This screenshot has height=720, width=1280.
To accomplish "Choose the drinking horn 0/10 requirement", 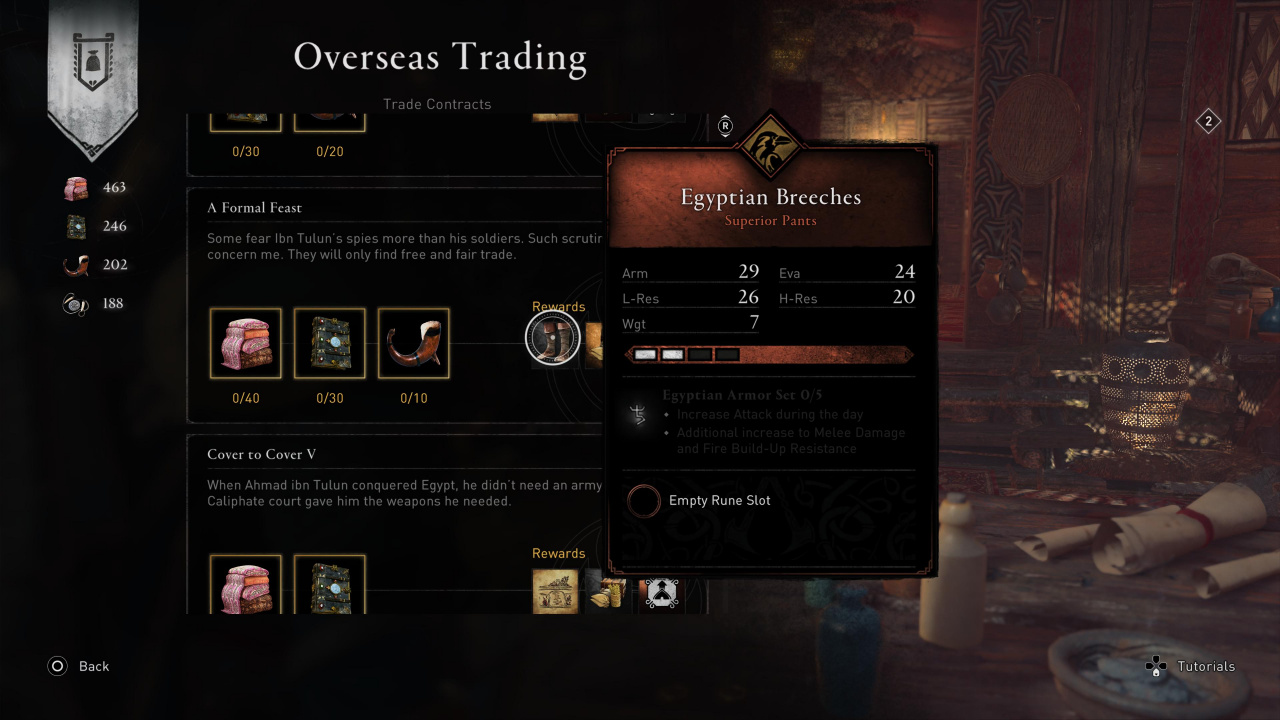I will pos(414,343).
